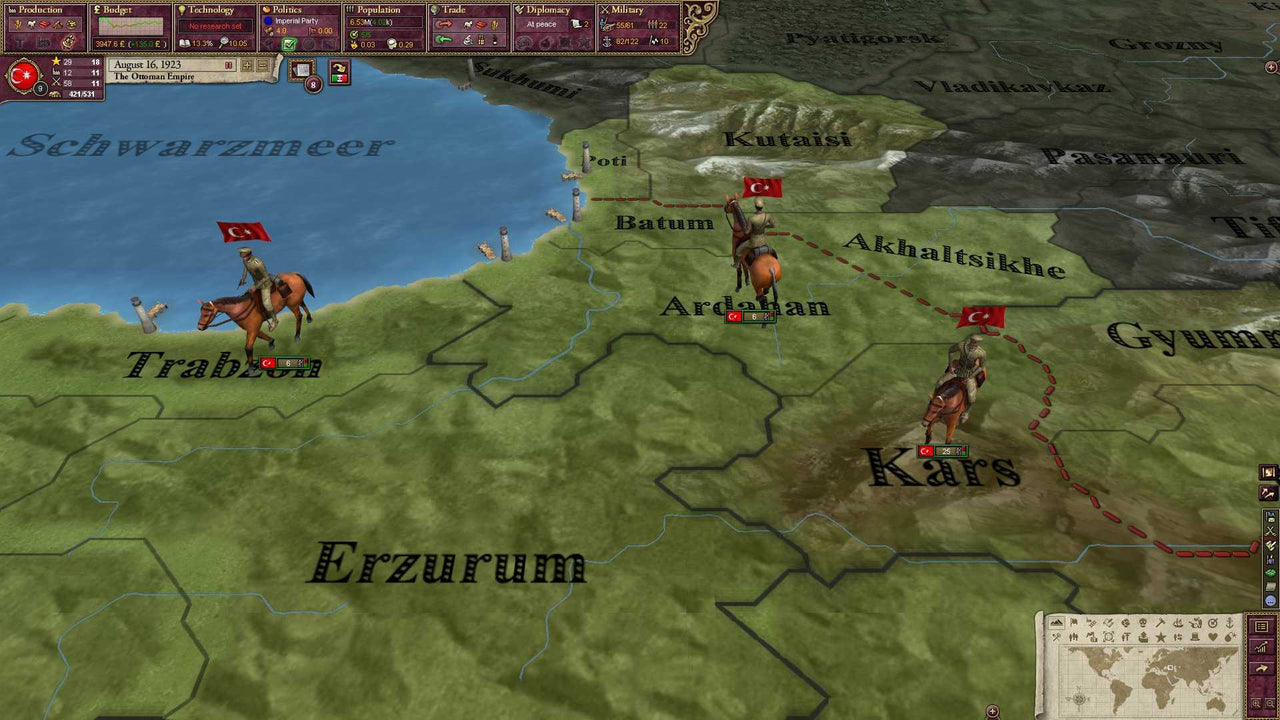Select the revolt risk map mode skull icon

click(x=1141, y=622)
